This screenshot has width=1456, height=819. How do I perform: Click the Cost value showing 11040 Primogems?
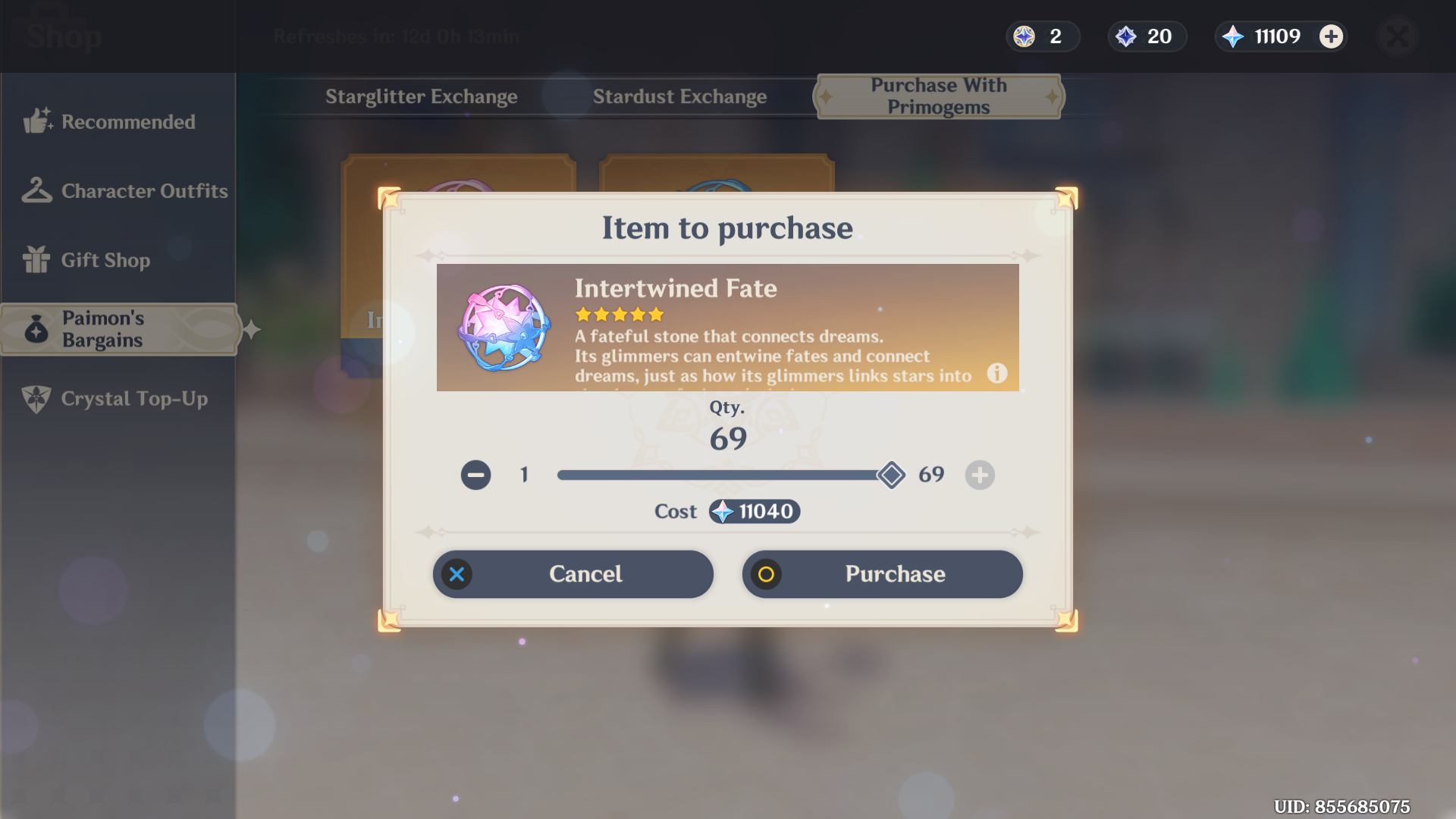pos(754,511)
